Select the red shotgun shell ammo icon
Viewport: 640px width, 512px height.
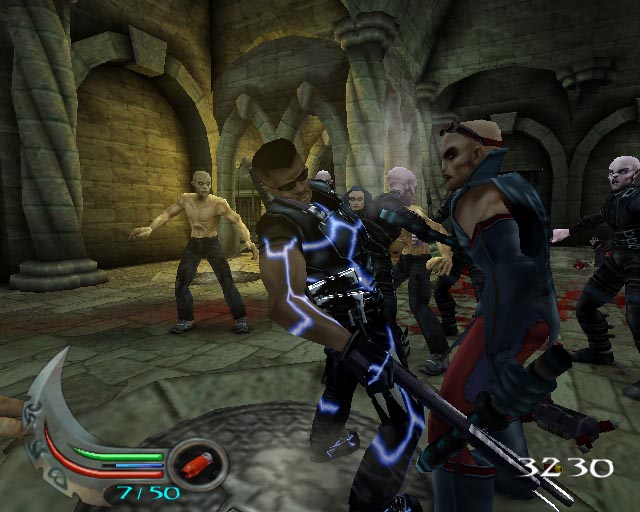pyautogui.click(x=198, y=464)
